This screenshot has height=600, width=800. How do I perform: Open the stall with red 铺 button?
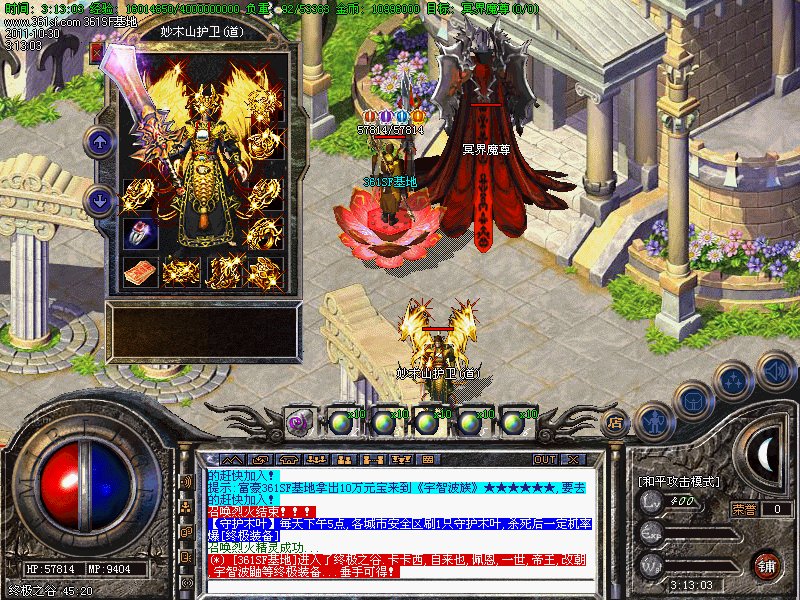coord(767,565)
